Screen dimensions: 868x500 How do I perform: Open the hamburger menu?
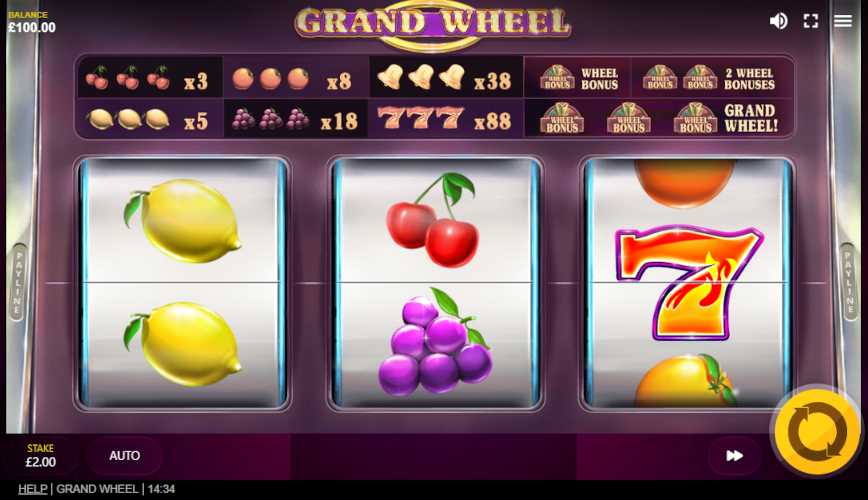pyautogui.click(x=843, y=21)
